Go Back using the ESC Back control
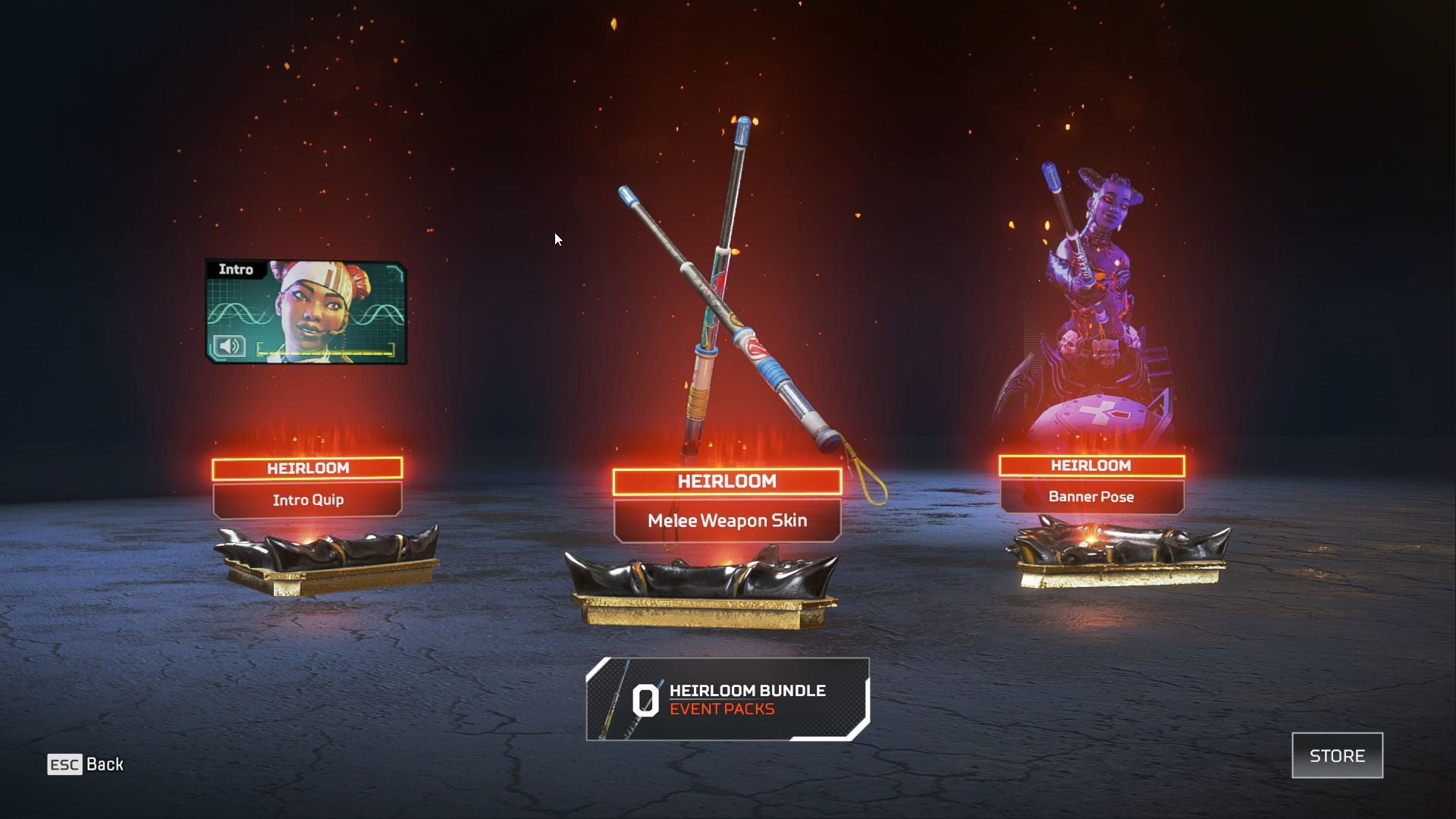 (x=91, y=764)
